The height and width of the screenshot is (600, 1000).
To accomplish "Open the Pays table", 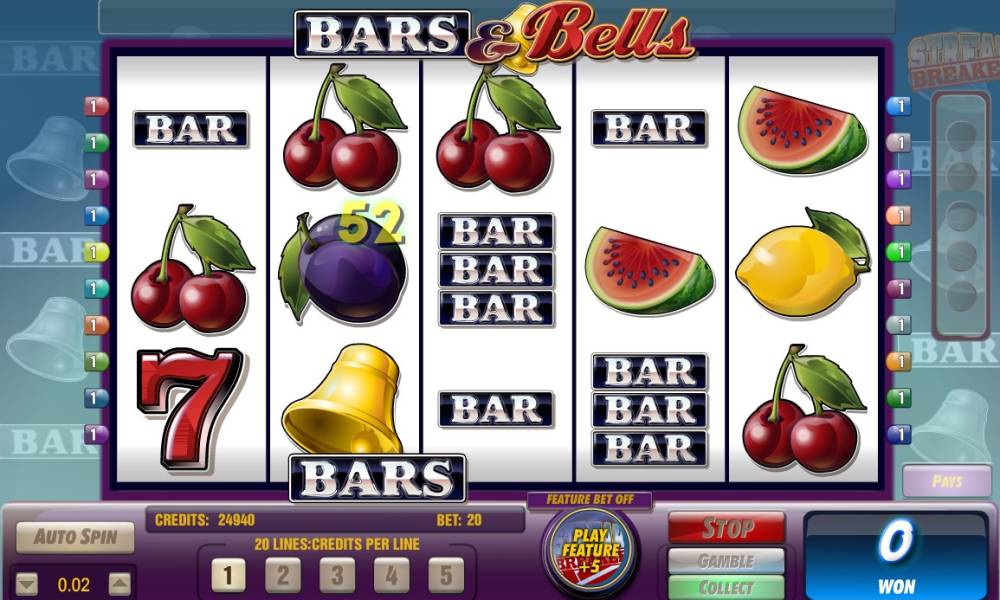I will (x=946, y=481).
